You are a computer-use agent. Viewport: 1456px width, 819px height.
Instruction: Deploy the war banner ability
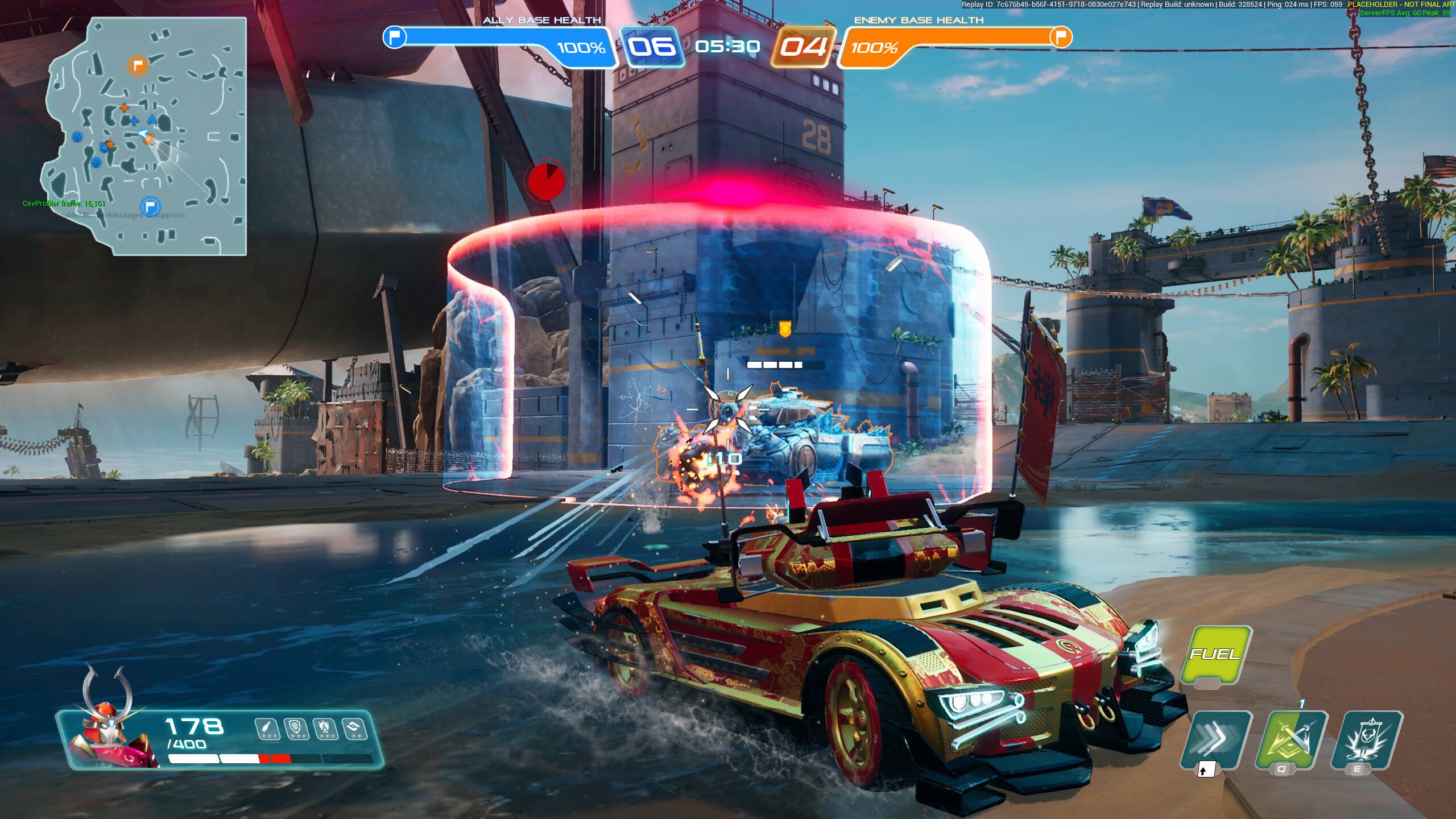click(x=1366, y=739)
